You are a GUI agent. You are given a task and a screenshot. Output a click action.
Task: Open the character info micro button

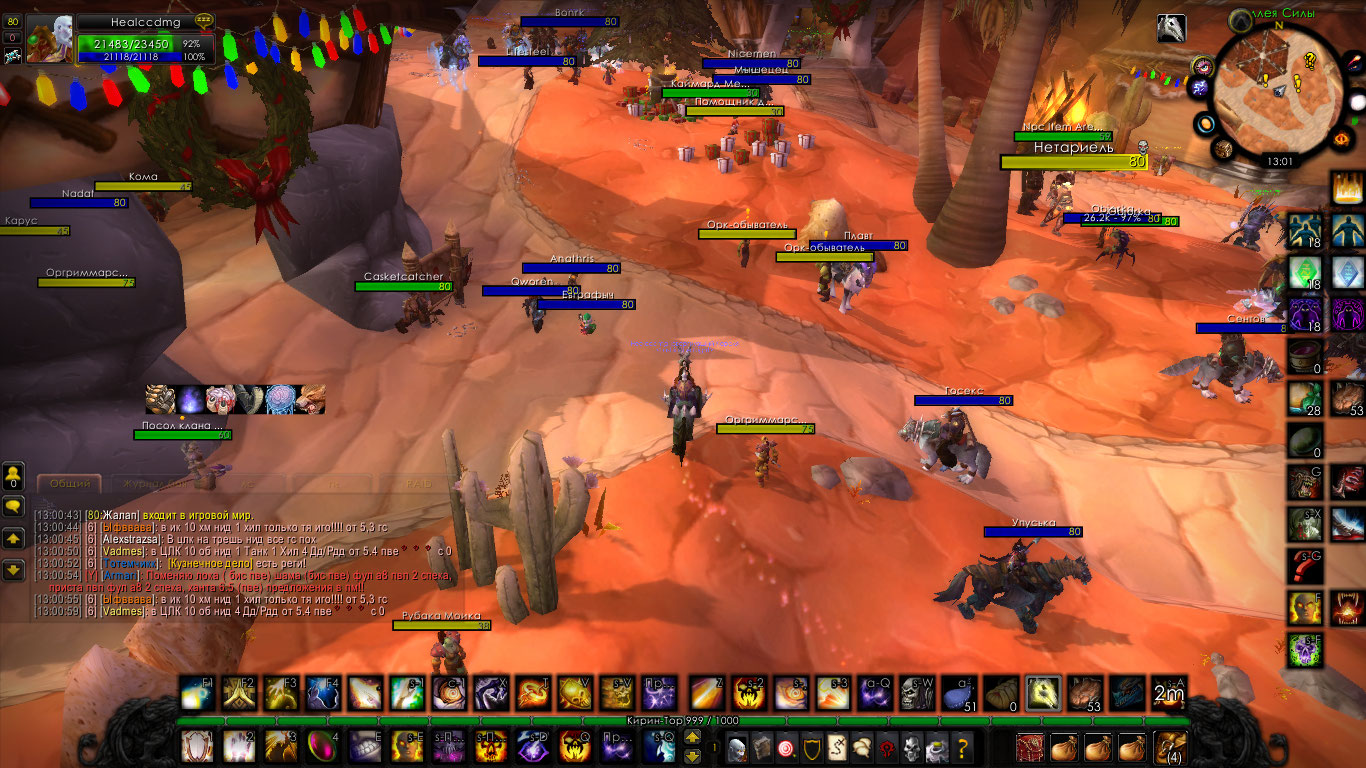[737, 747]
